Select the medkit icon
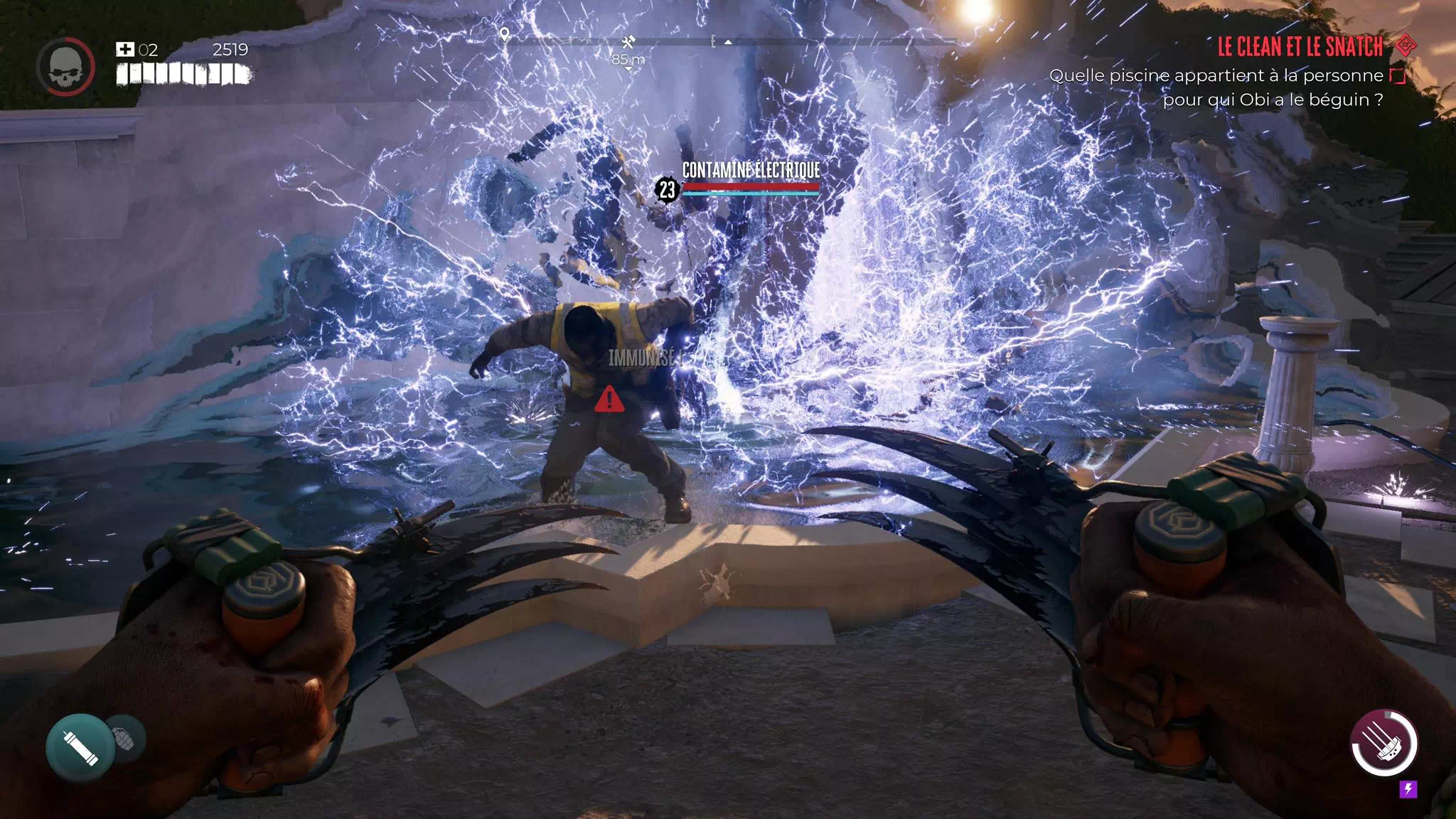Image resolution: width=1456 pixels, height=819 pixels. [125, 49]
